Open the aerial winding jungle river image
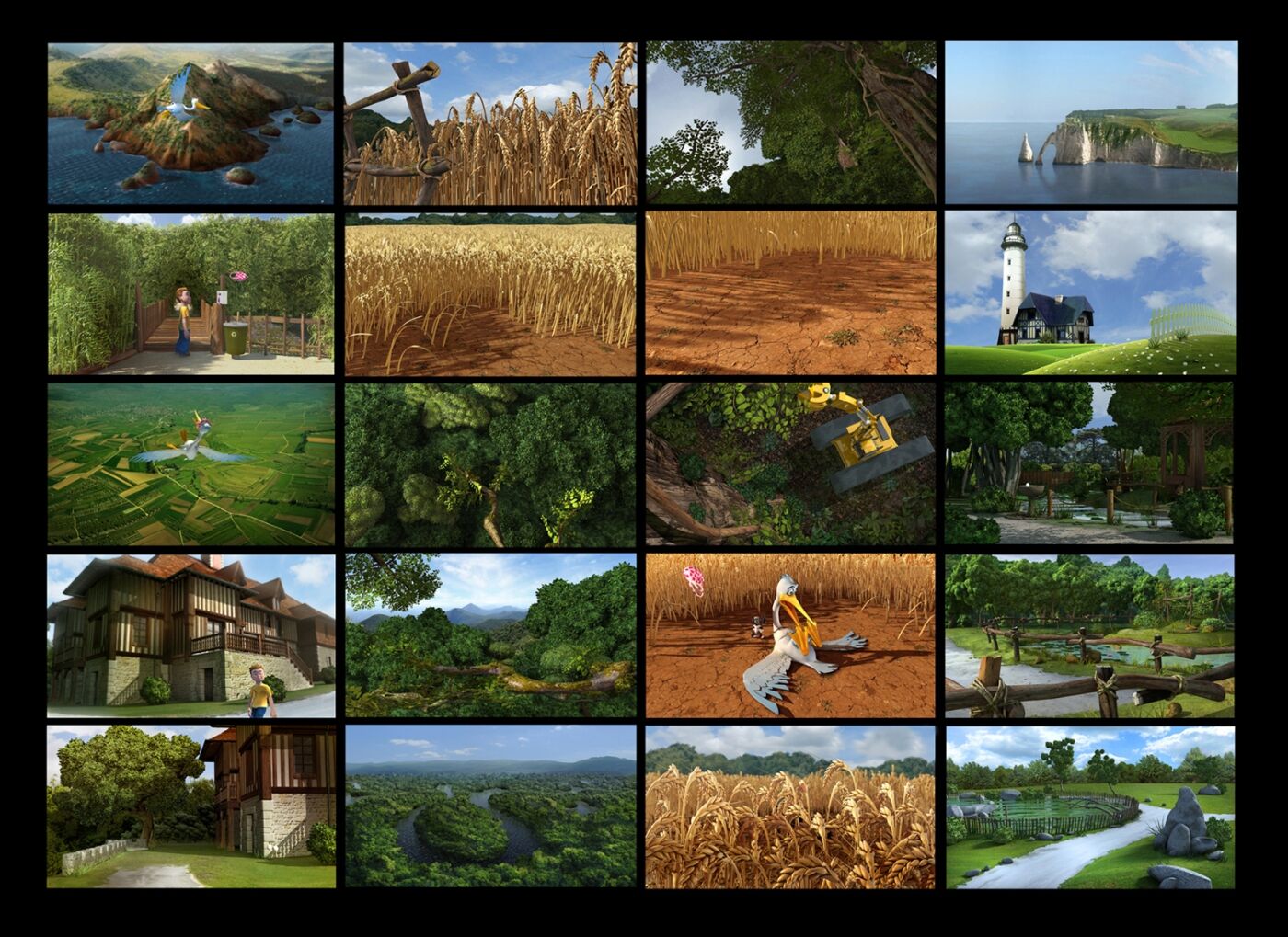Image resolution: width=1288 pixels, height=937 pixels. click(490, 806)
